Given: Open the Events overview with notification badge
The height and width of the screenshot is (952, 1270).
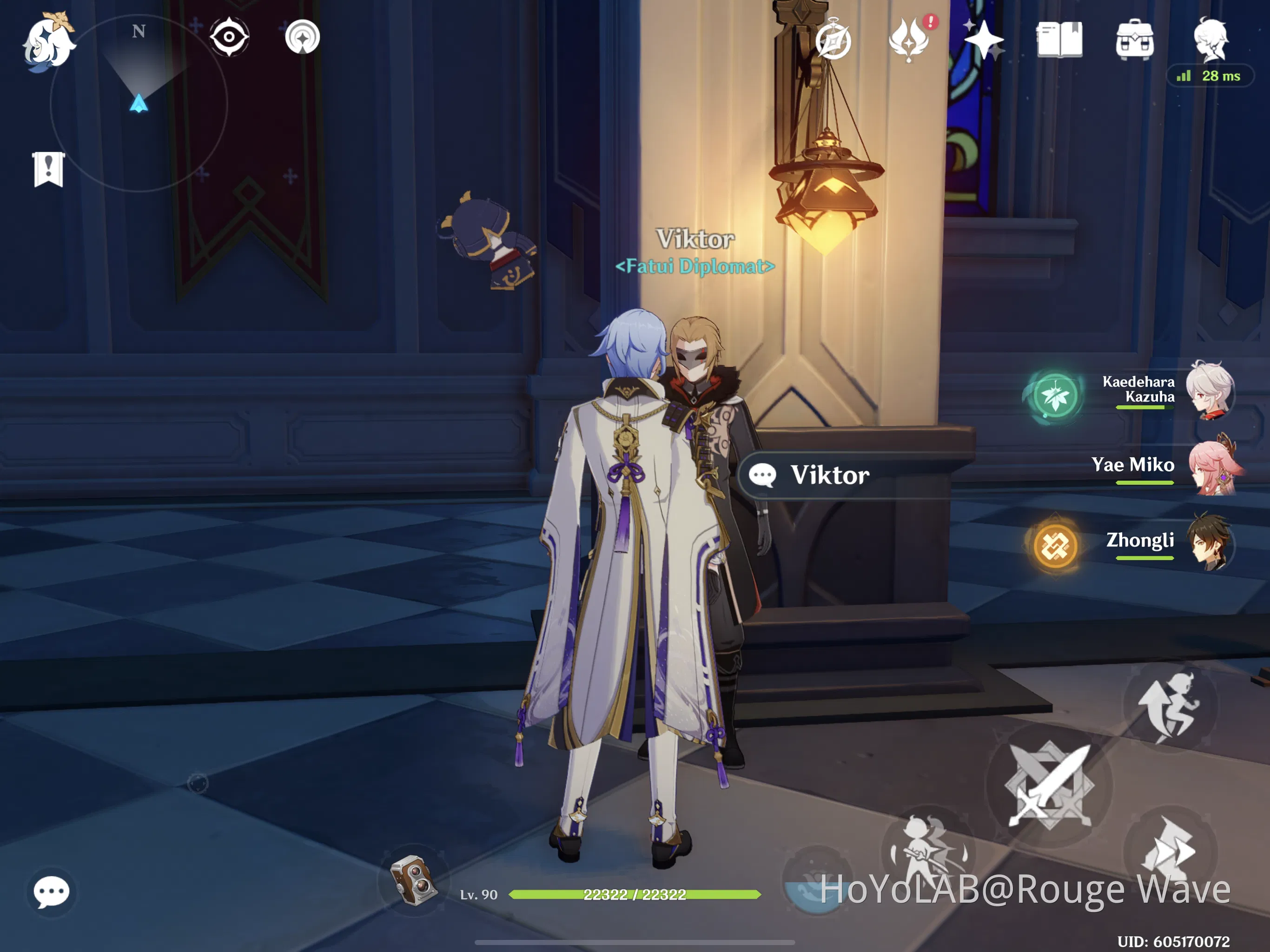Looking at the screenshot, I should pos(909,40).
